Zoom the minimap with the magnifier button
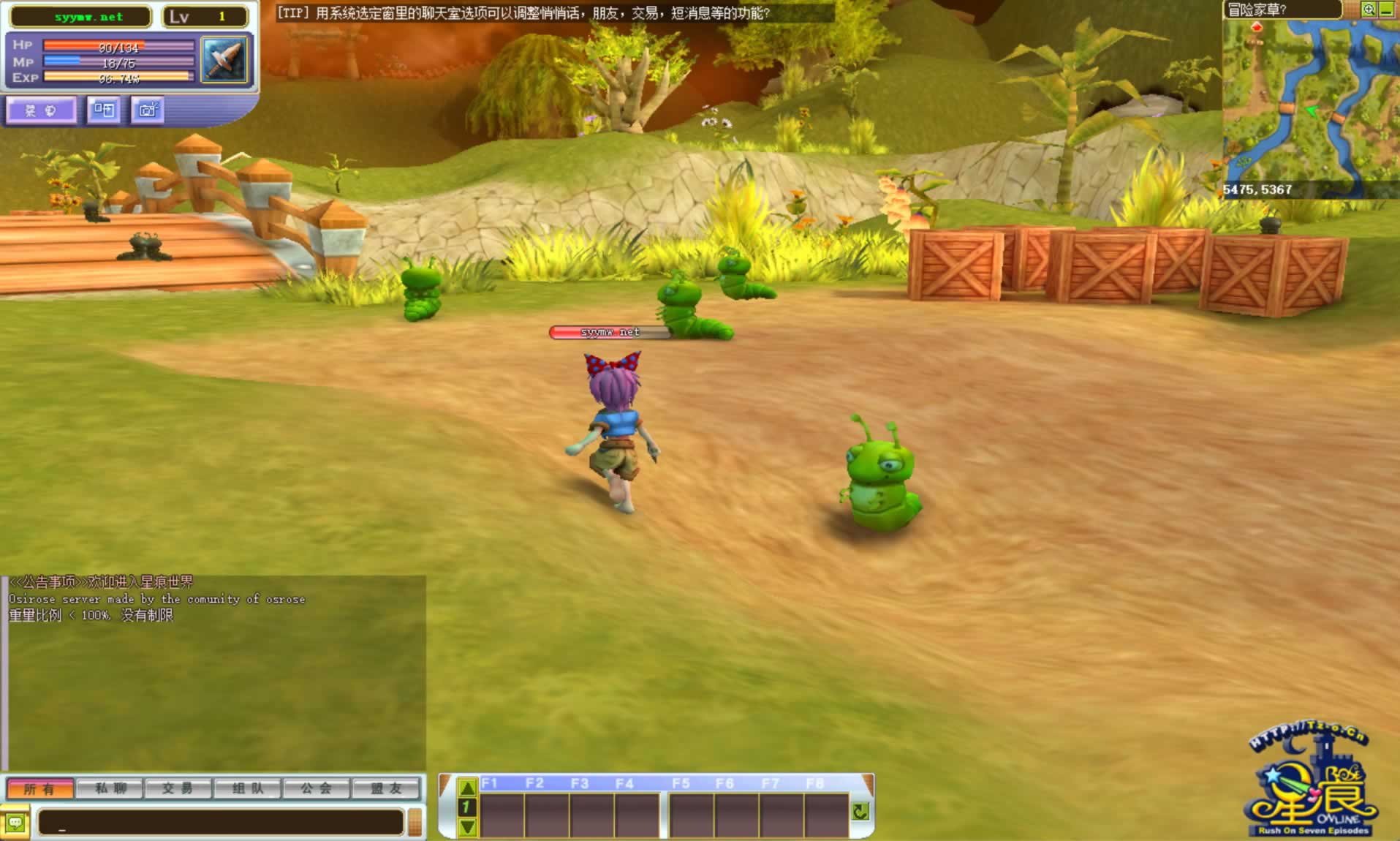The width and height of the screenshot is (1400, 841). point(1369,10)
